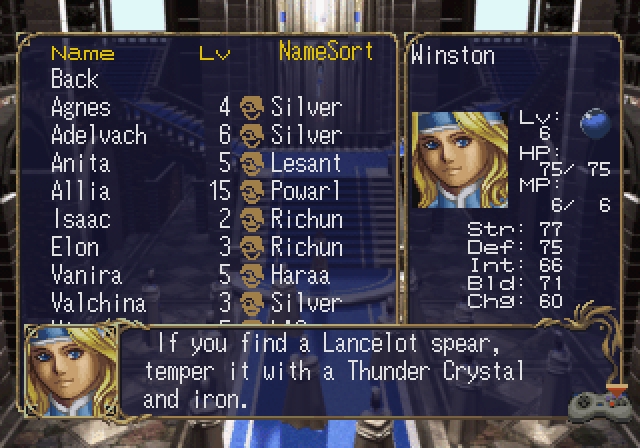Pick Vanira from the roster
The height and width of the screenshot is (448, 640).
pyautogui.click(x=86, y=275)
